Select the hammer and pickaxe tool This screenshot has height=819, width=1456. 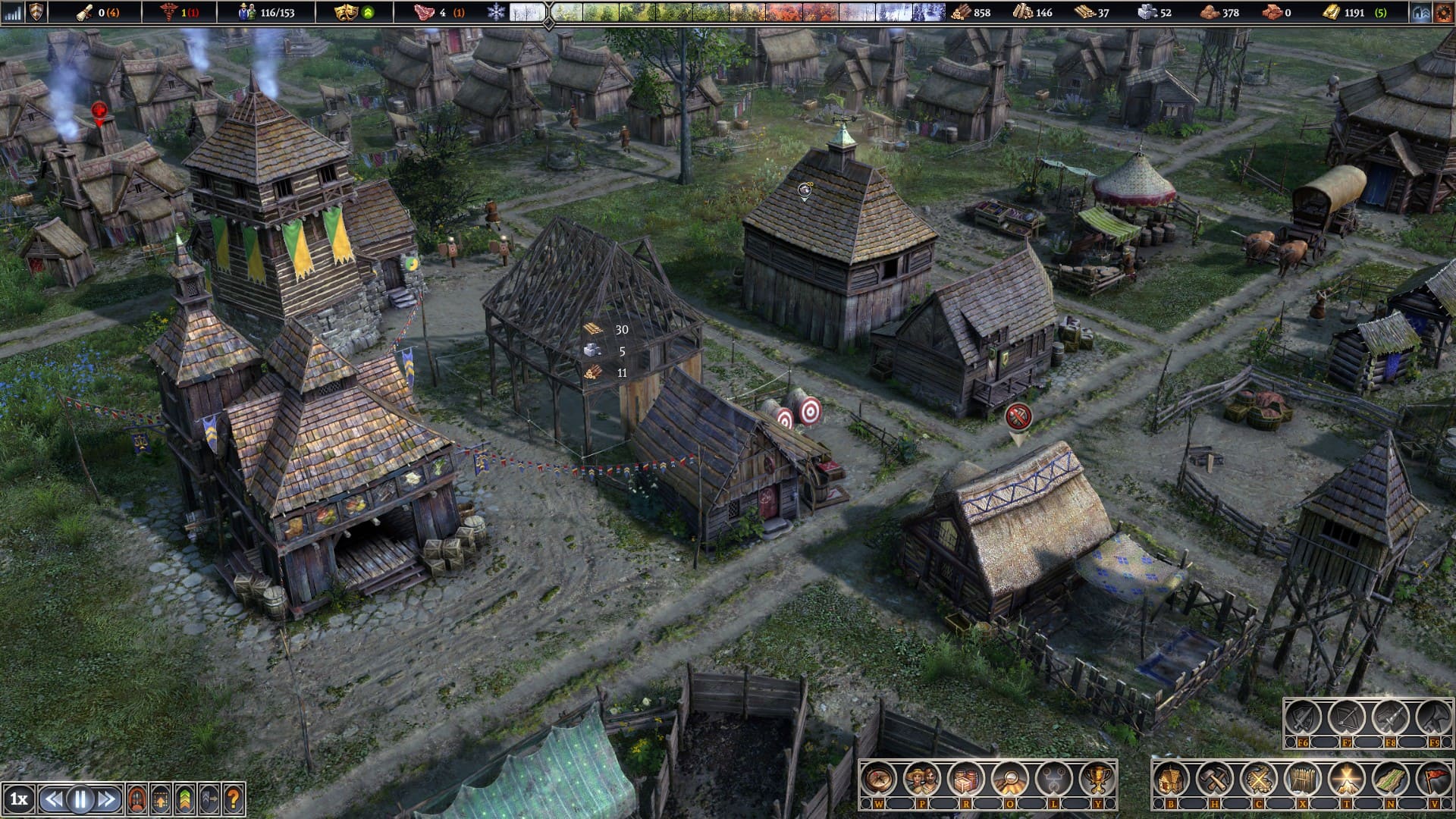(1215, 779)
